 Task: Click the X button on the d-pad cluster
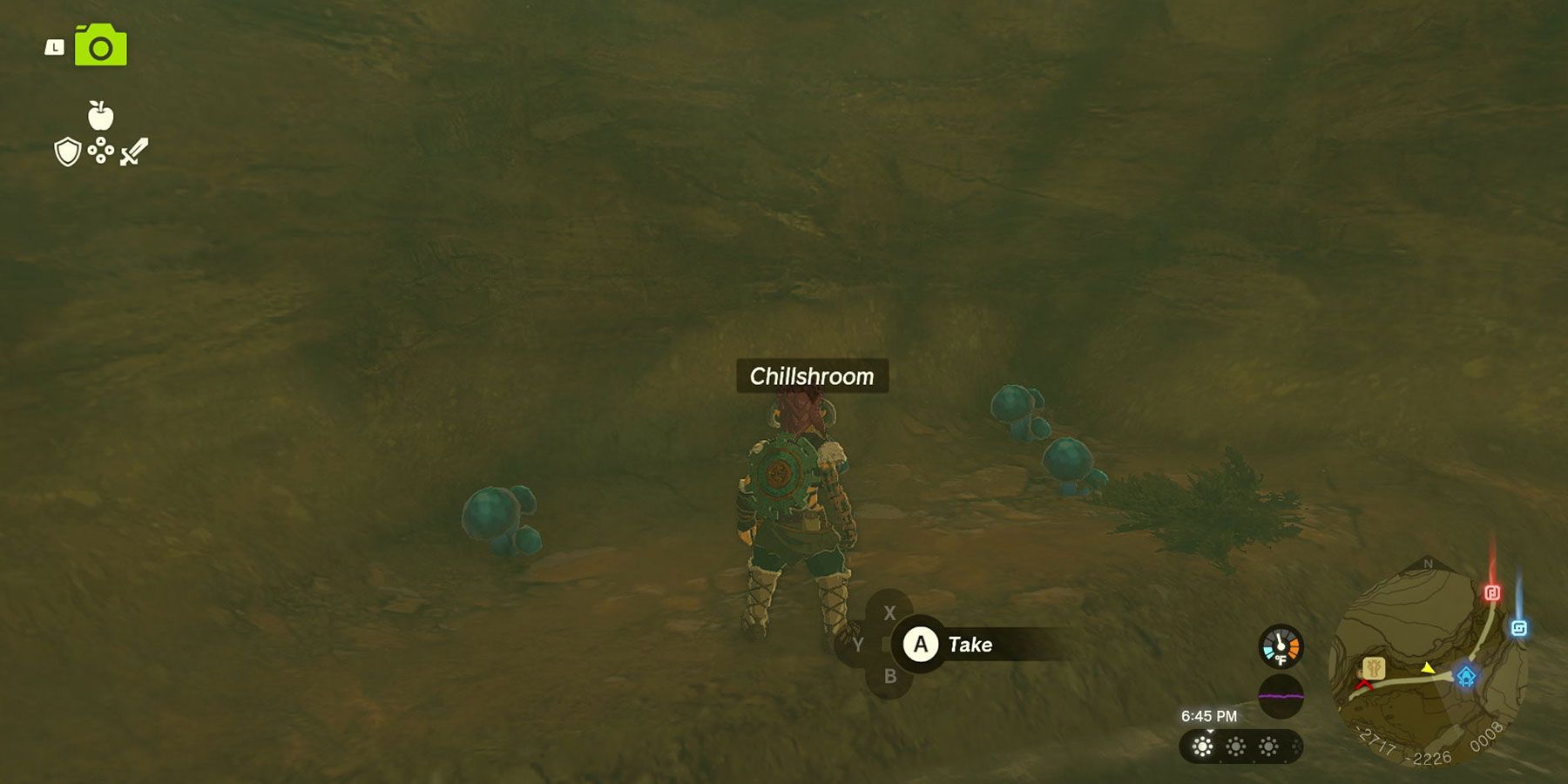[x=889, y=613]
